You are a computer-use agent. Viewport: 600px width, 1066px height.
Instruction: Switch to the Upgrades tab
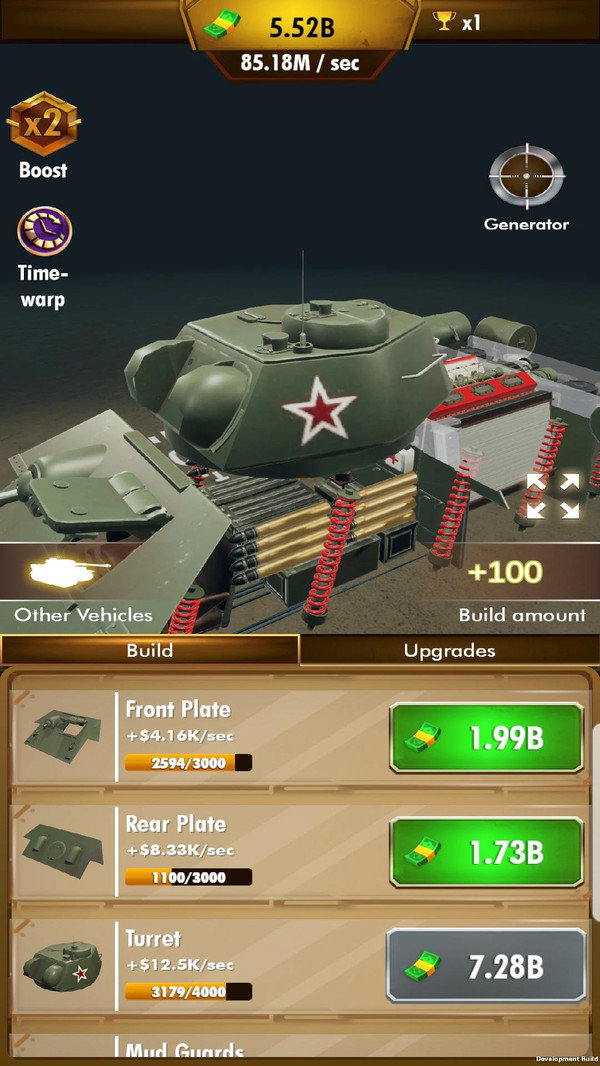[449, 651]
